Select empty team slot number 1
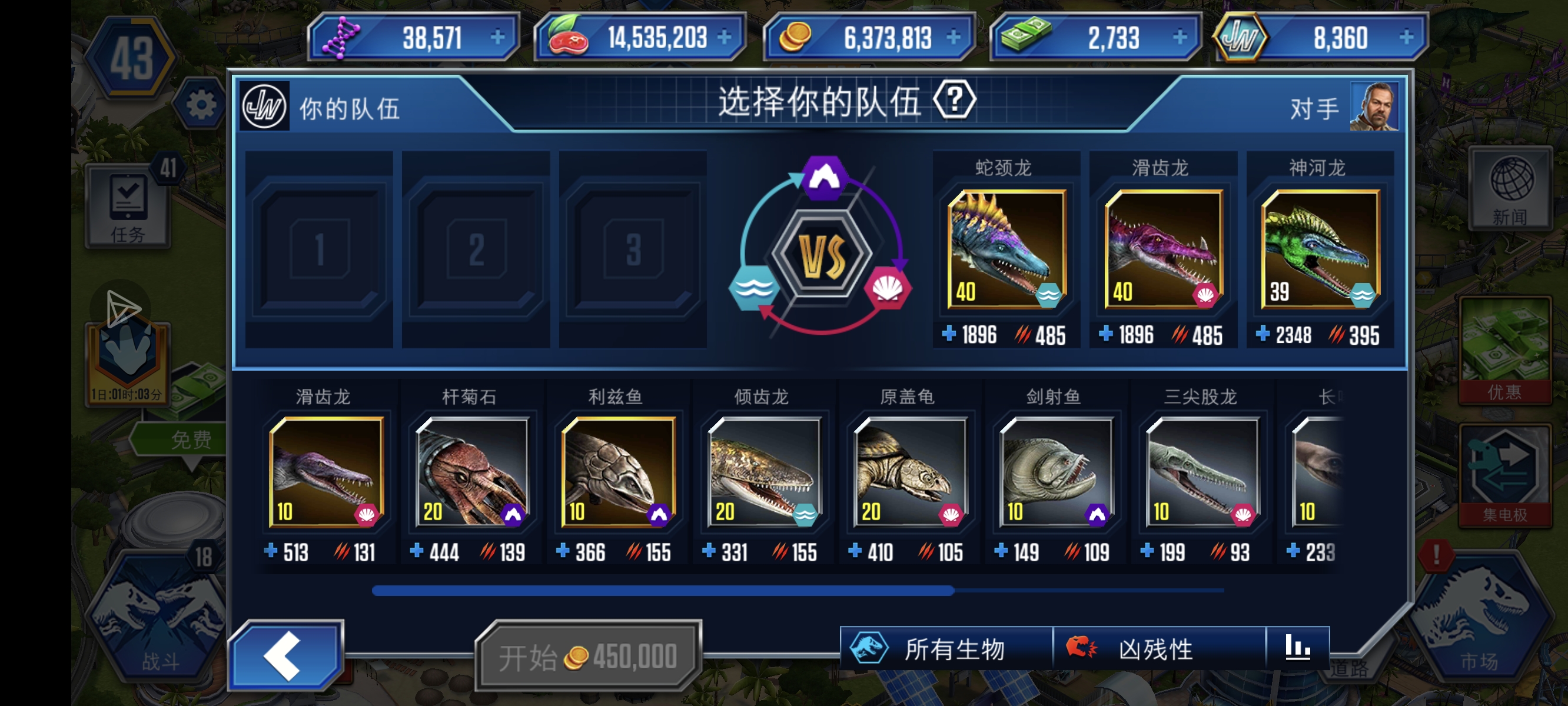This screenshot has height=706, width=1568. (320, 249)
